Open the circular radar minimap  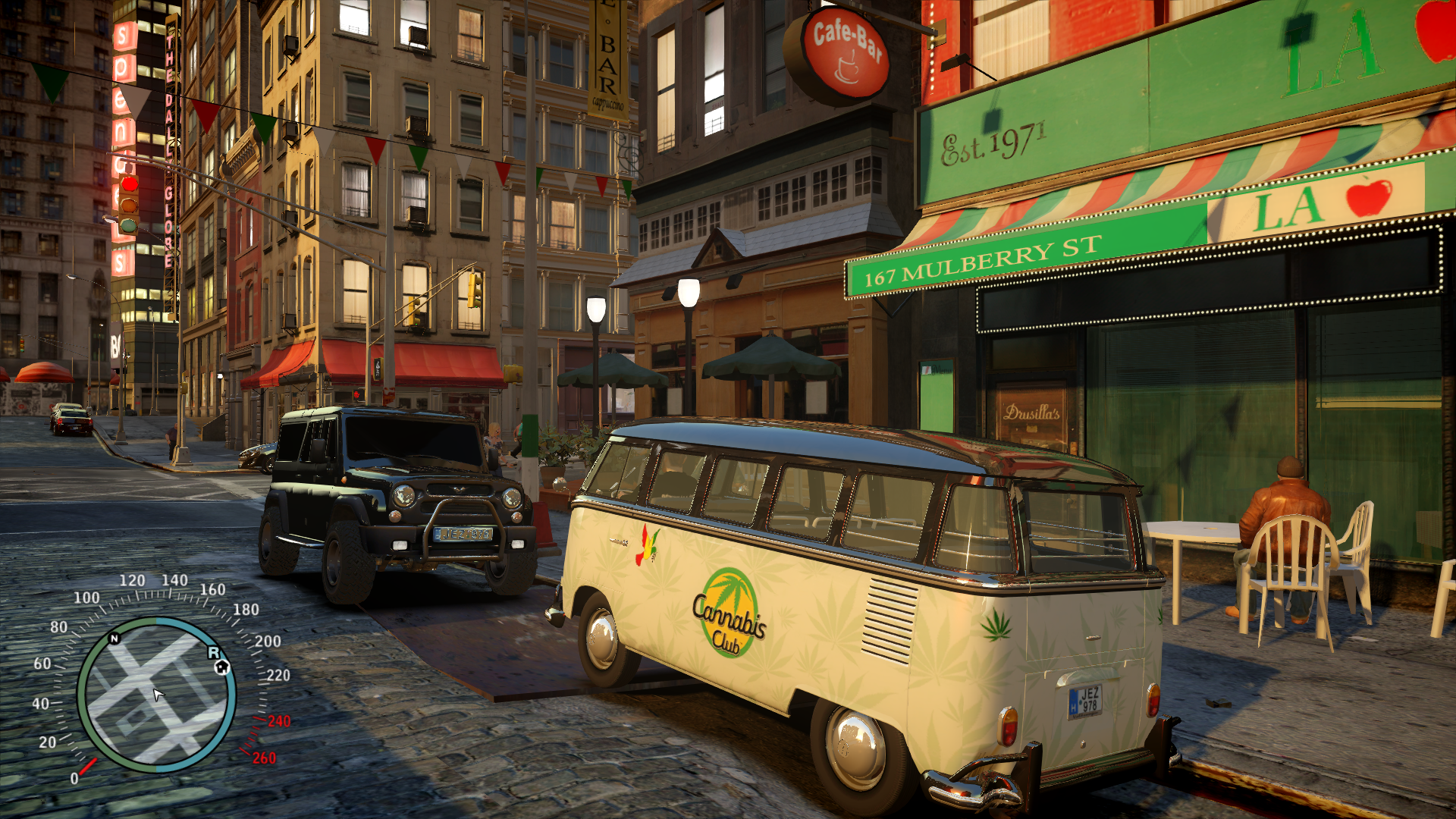click(156, 695)
